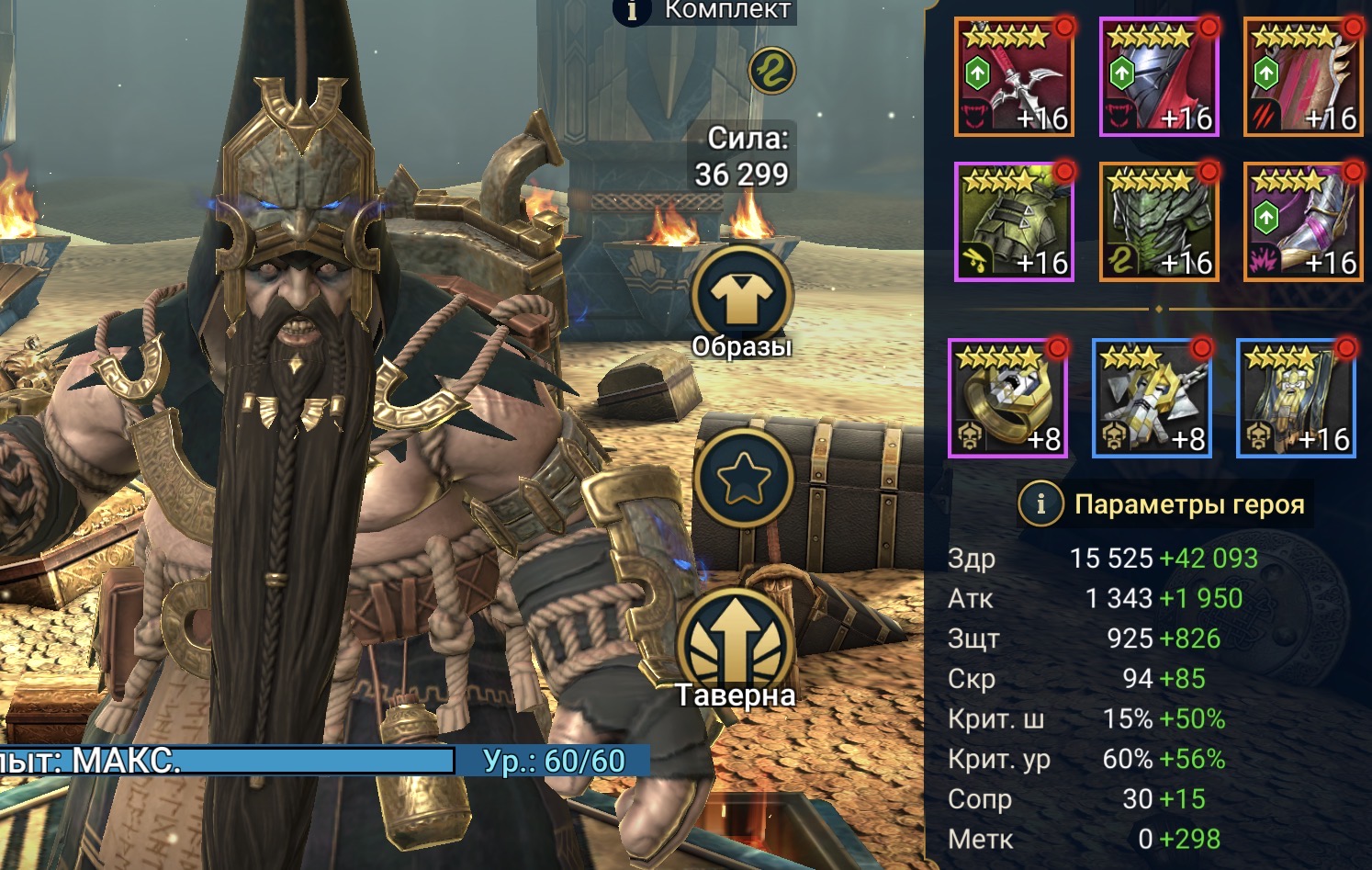
Task: Select the equipped banner slot
Action: point(1296,399)
